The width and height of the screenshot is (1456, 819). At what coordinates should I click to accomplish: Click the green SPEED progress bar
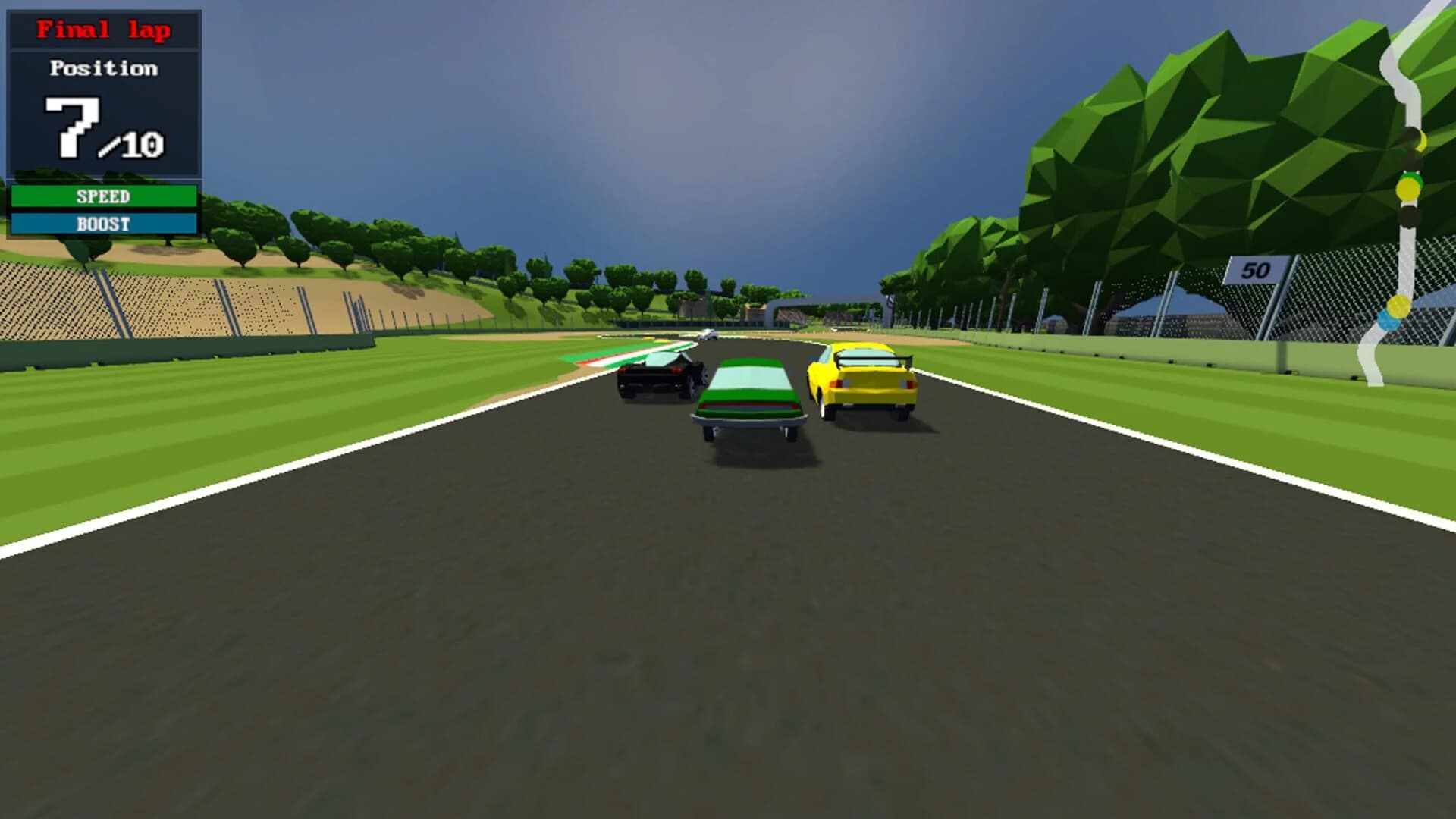pyautogui.click(x=104, y=196)
